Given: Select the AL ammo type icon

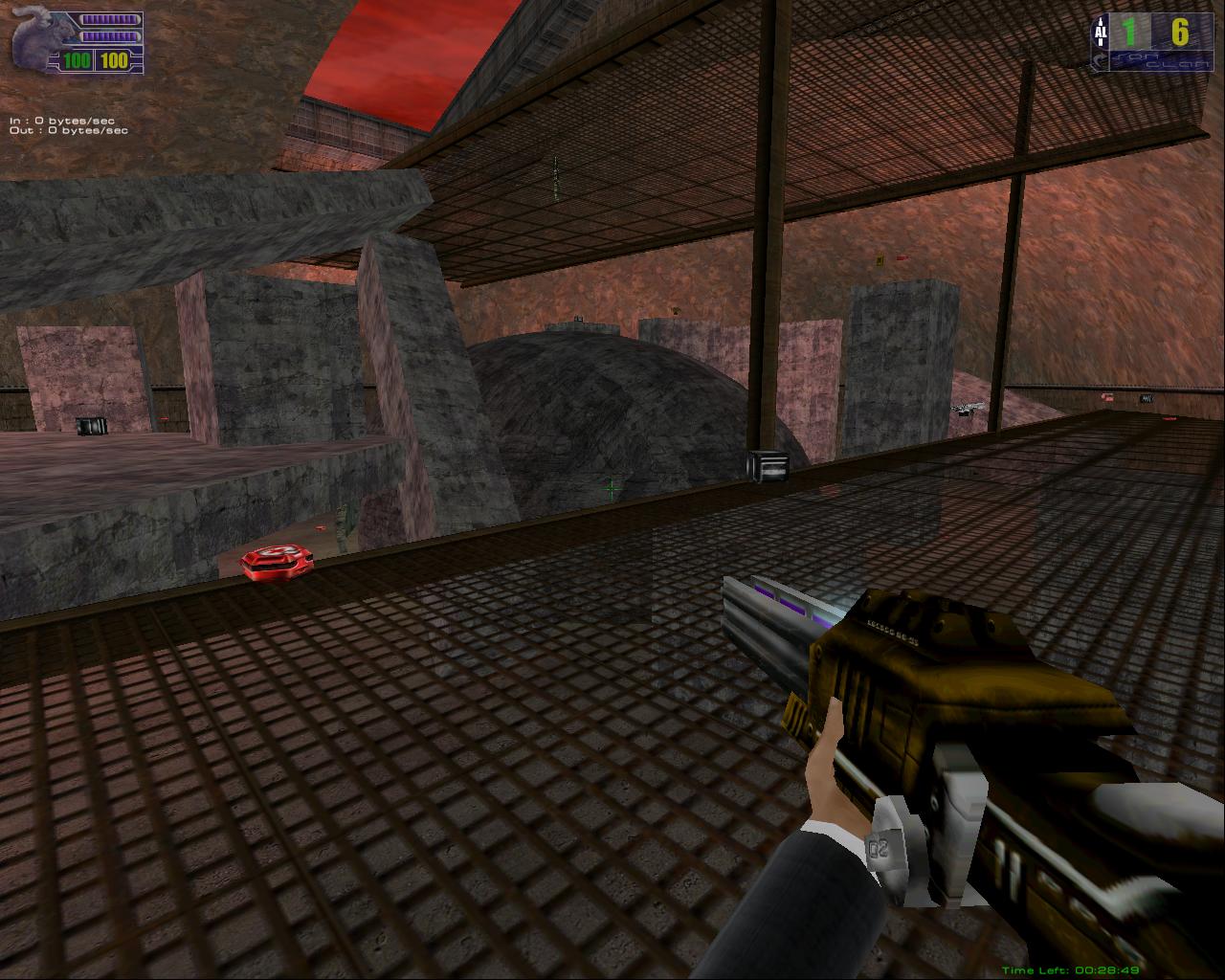Looking at the screenshot, I should click(x=1100, y=33).
